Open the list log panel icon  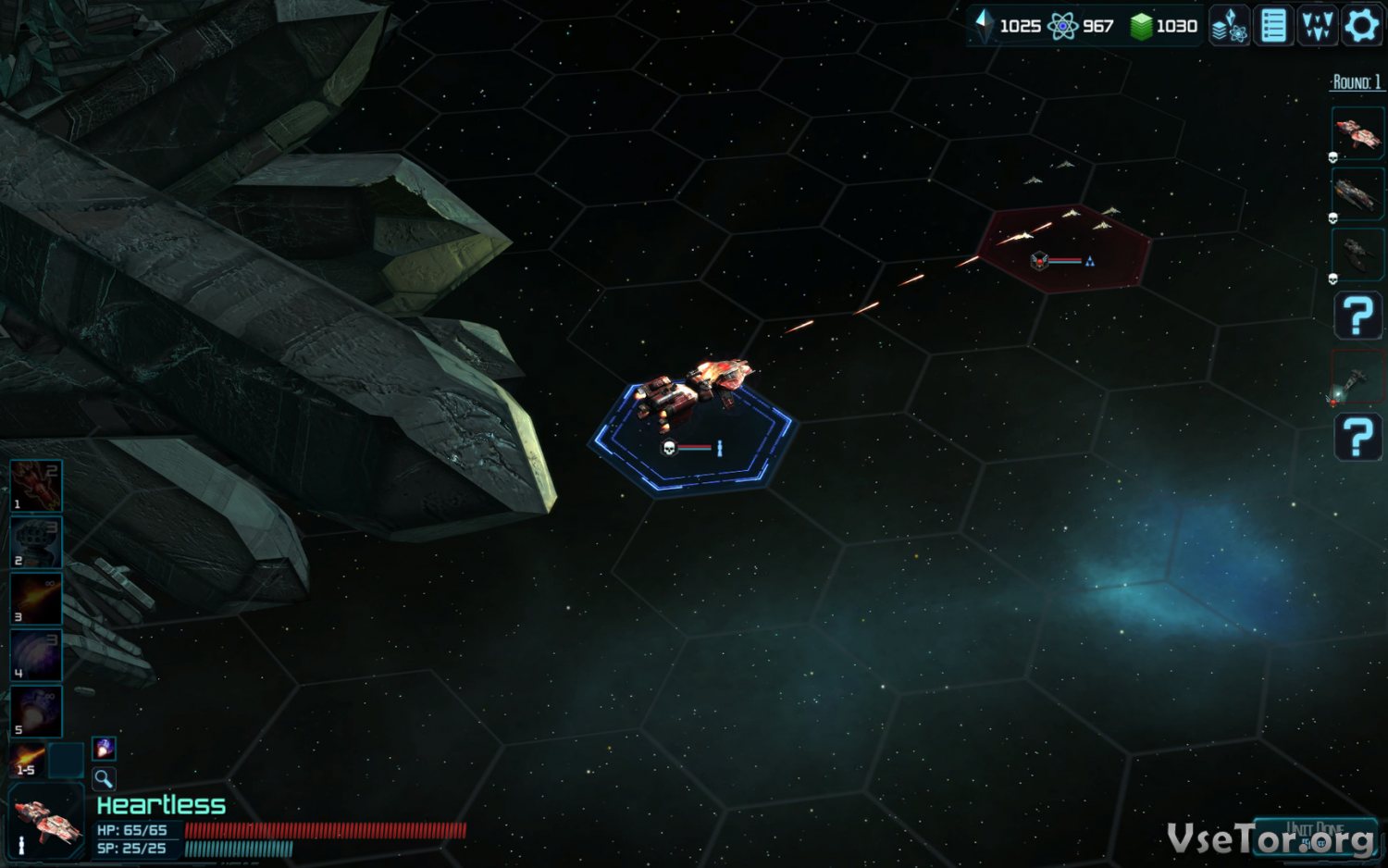1273,26
